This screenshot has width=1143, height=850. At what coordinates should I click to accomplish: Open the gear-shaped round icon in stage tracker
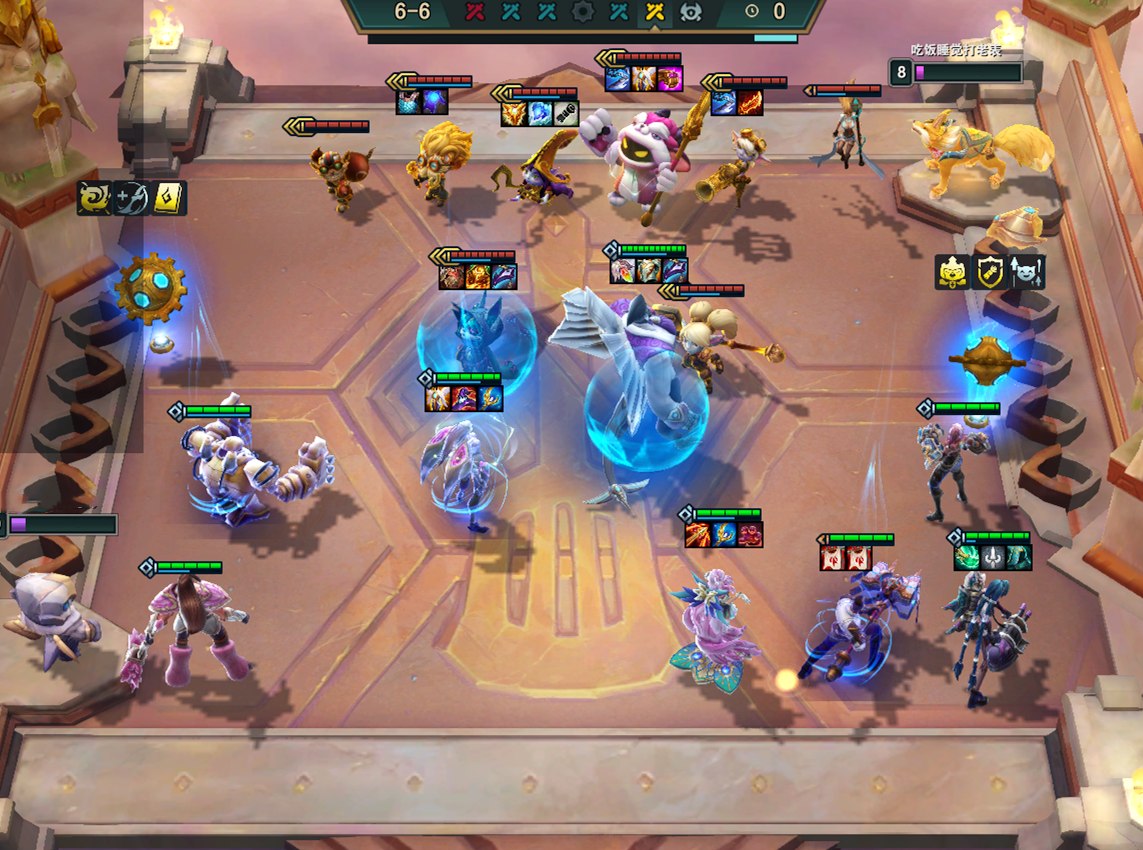pyautogui.click(x=583, y=13)
